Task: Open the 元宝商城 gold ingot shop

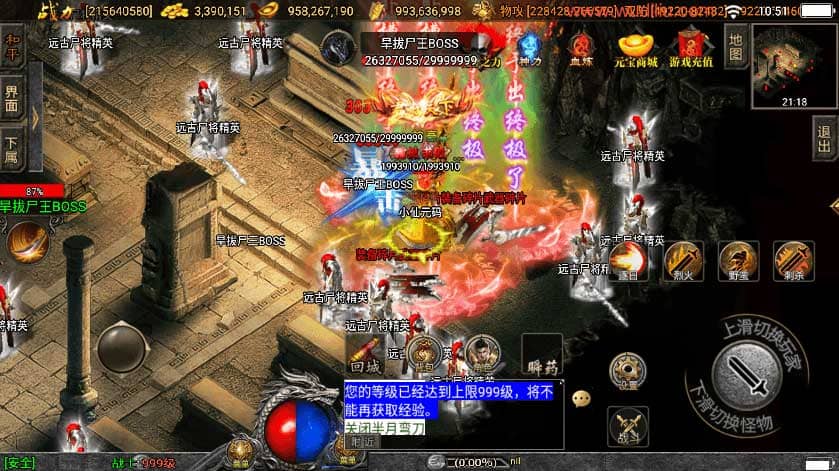Action: pos(637,48)
